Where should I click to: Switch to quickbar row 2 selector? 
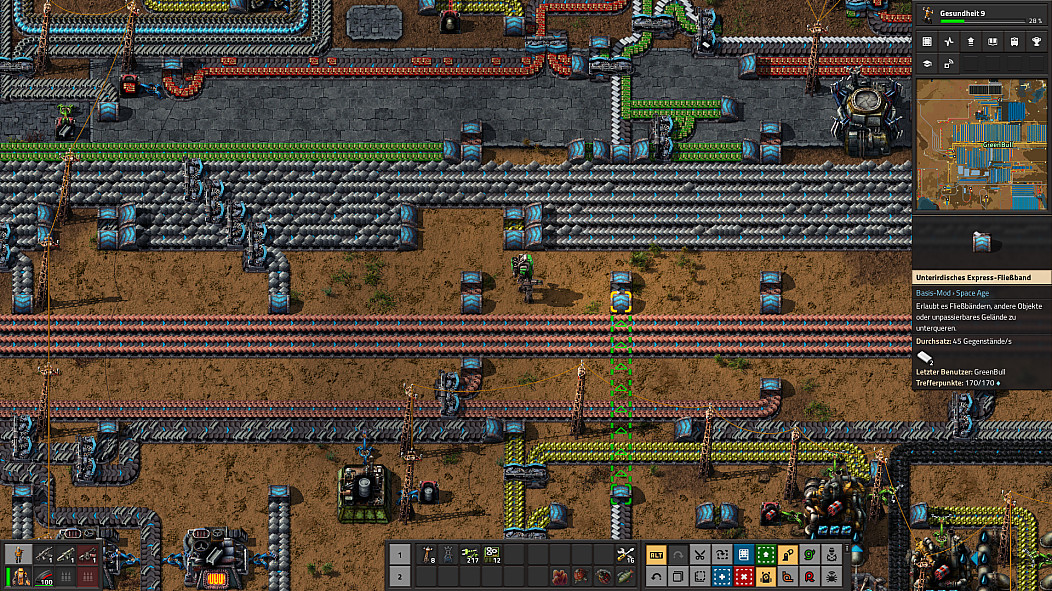[x=399, y=576]
